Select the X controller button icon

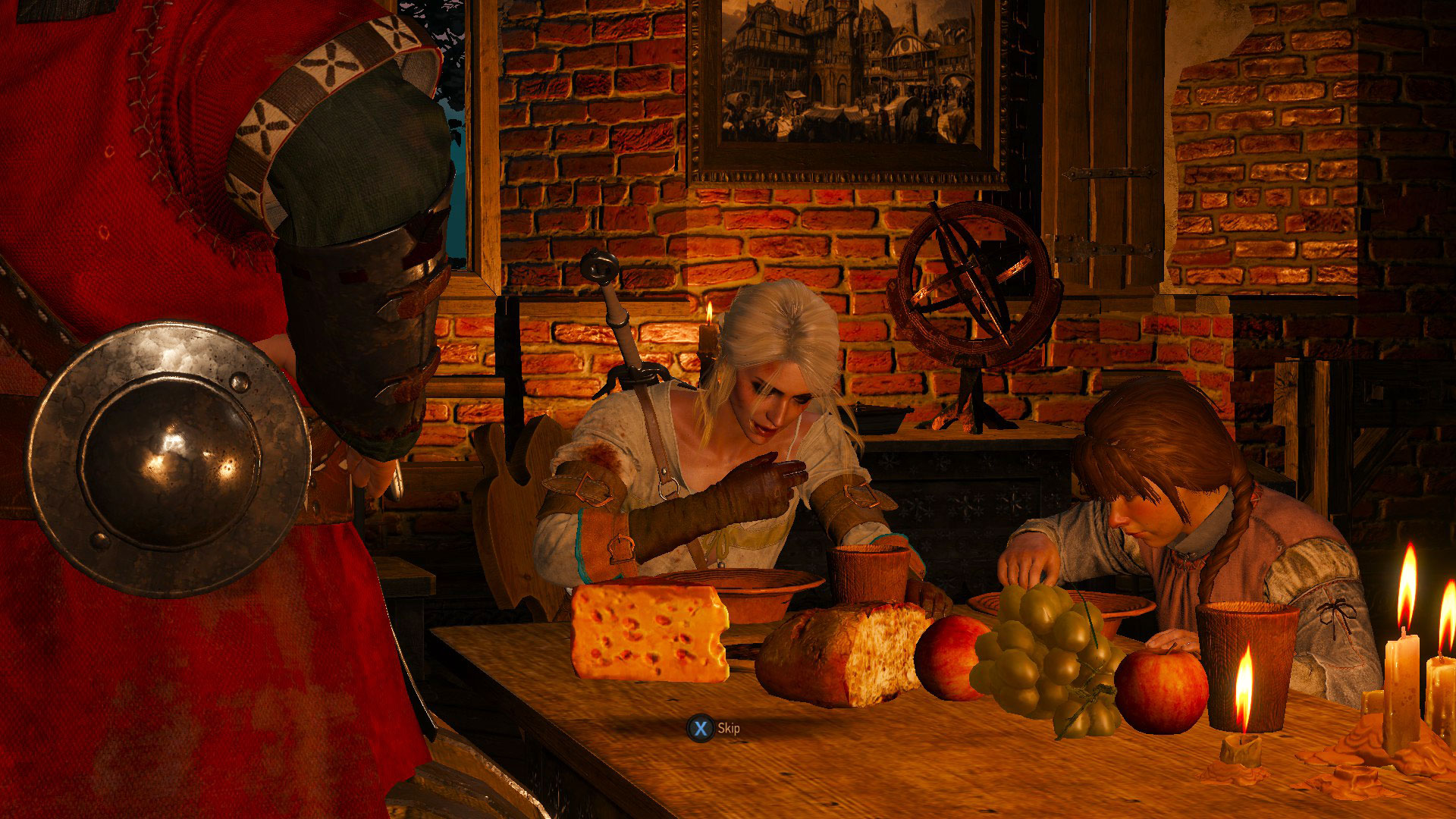pyautogui.click(x=702, y=726)
